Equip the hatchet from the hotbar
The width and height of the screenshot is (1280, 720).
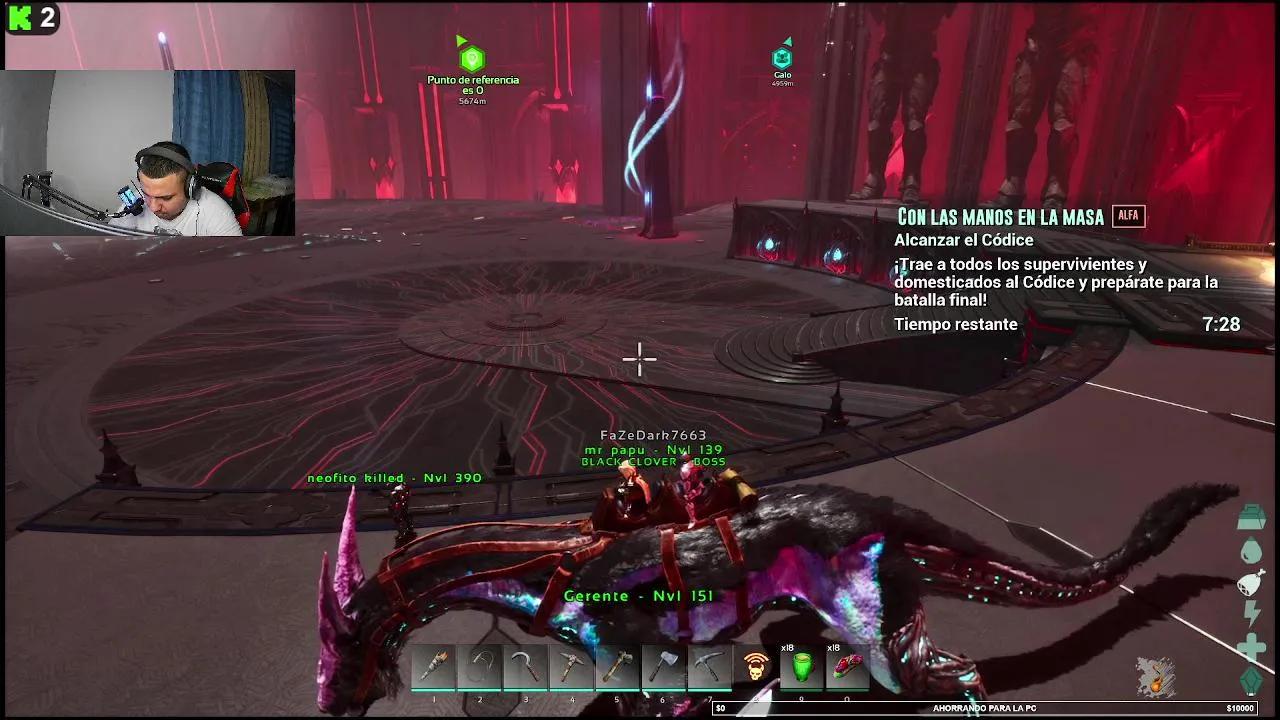click(x=664, y=668)
